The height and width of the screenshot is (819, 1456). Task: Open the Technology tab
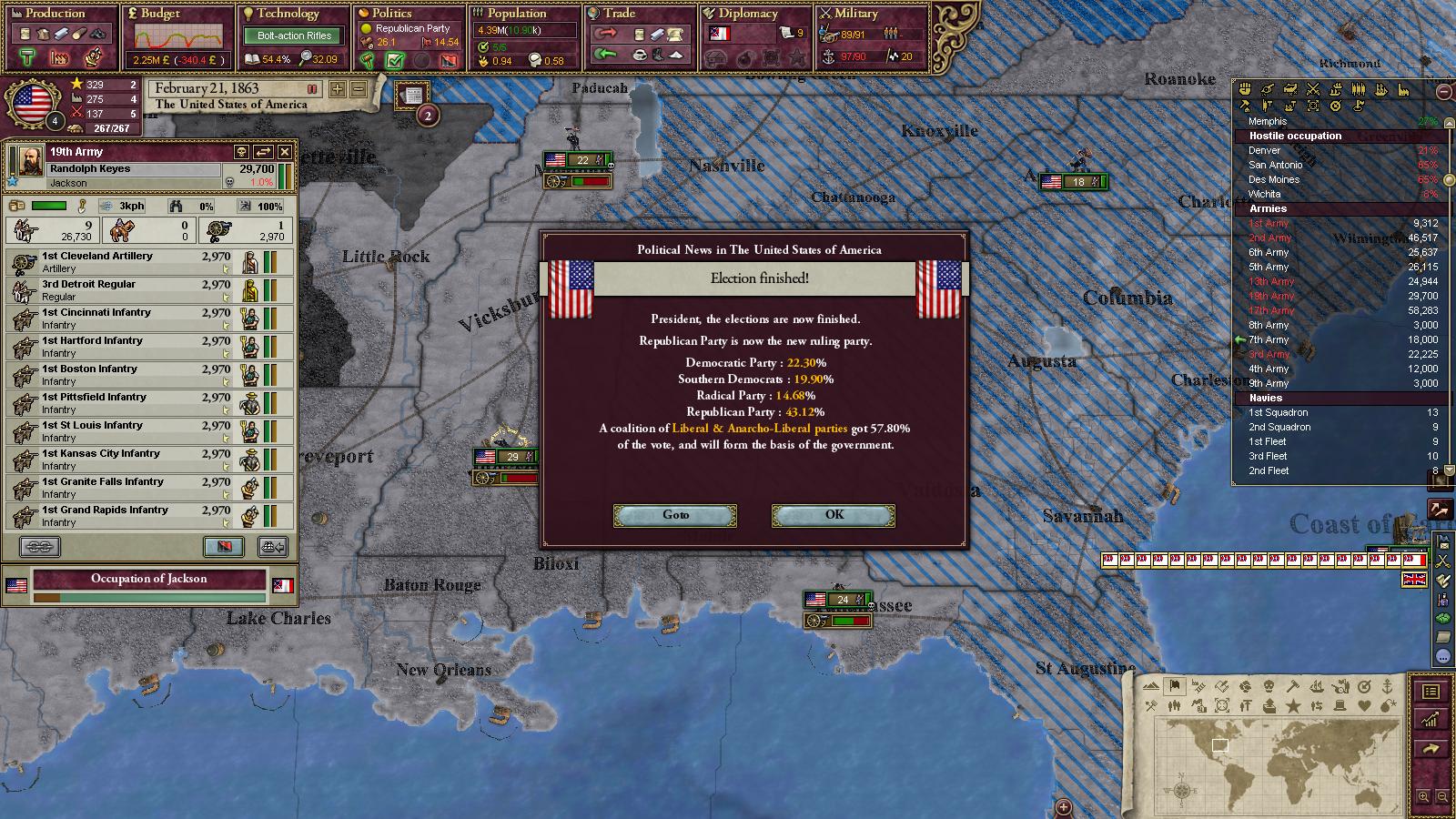click(x=288, y=14)
